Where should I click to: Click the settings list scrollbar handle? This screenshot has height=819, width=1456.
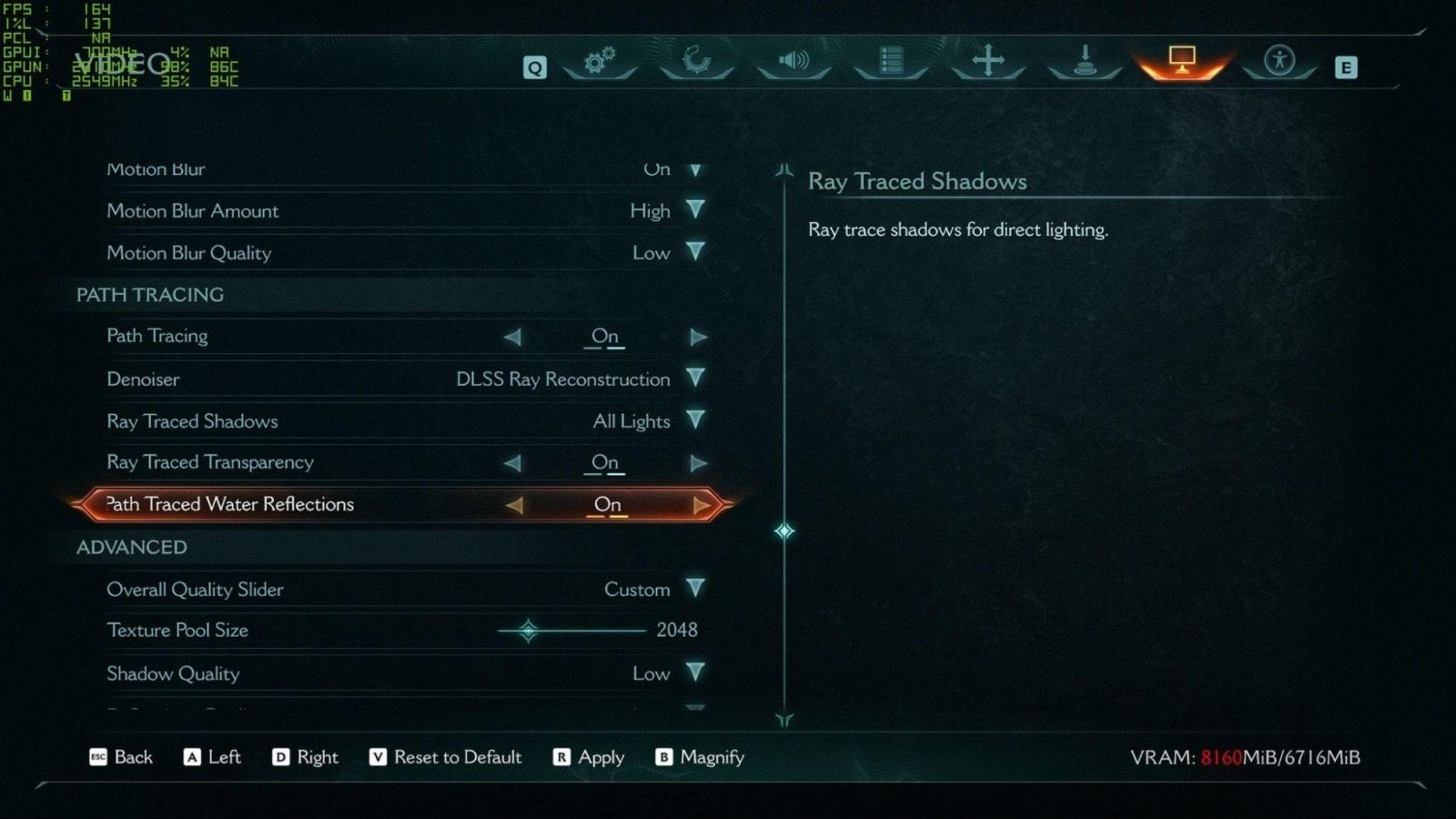click(x=784, y=531)
